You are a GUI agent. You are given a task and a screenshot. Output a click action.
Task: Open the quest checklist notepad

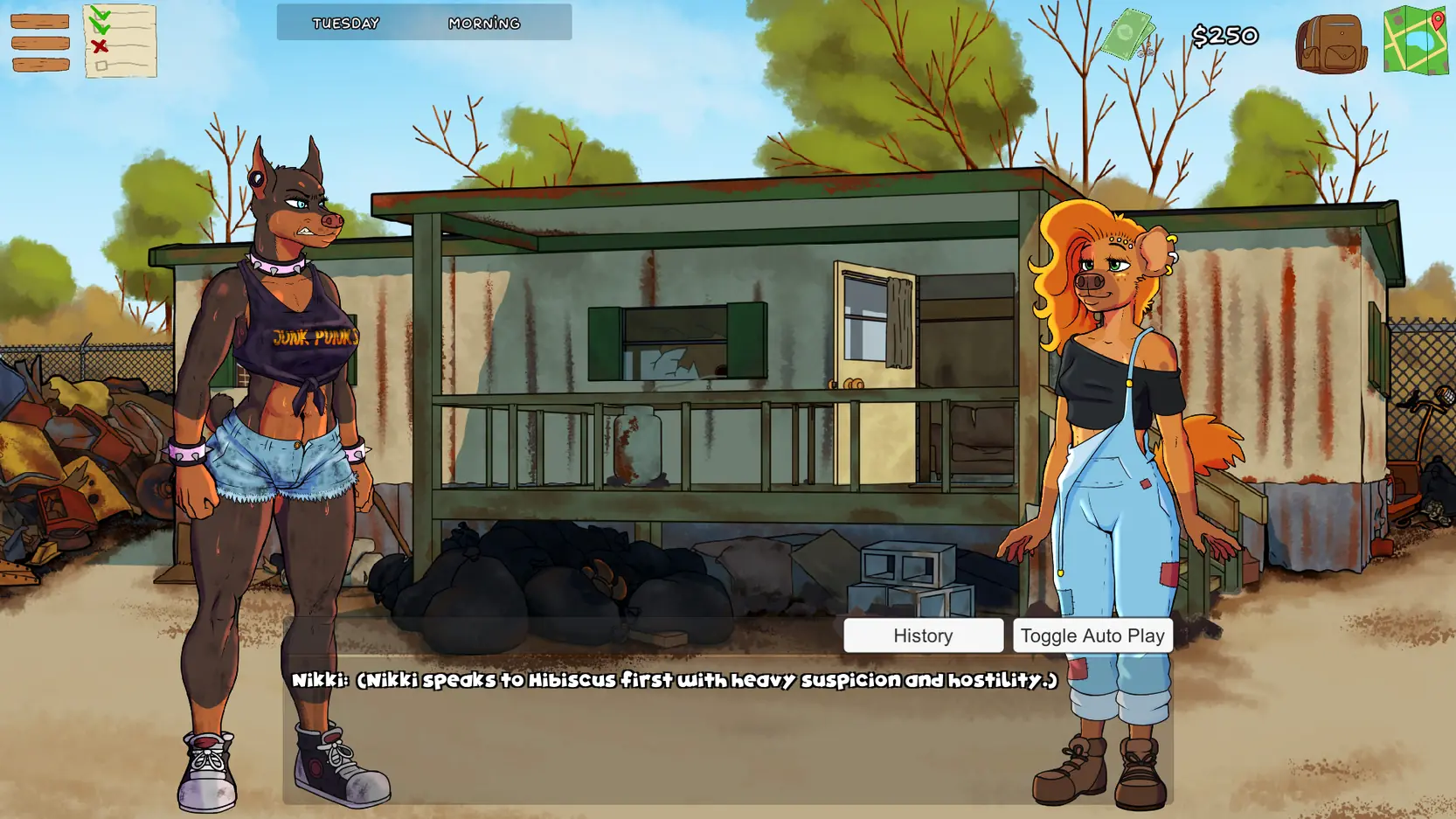(120, 41)
